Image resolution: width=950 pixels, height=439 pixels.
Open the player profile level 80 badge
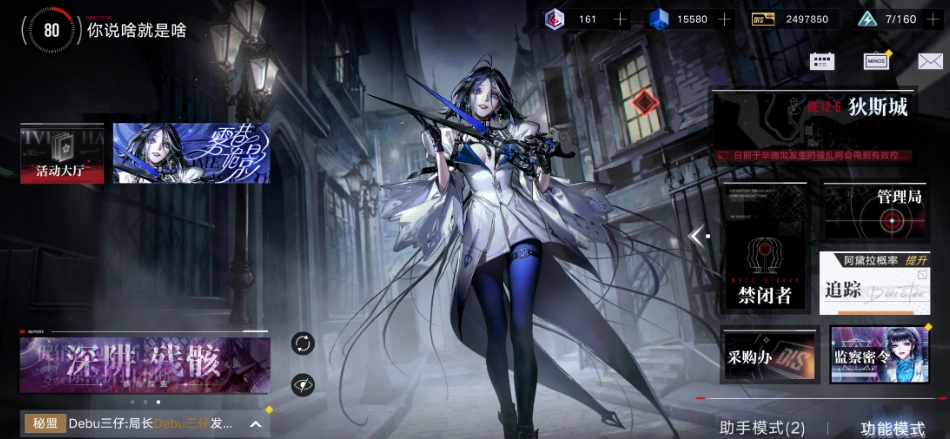(52, 31)
